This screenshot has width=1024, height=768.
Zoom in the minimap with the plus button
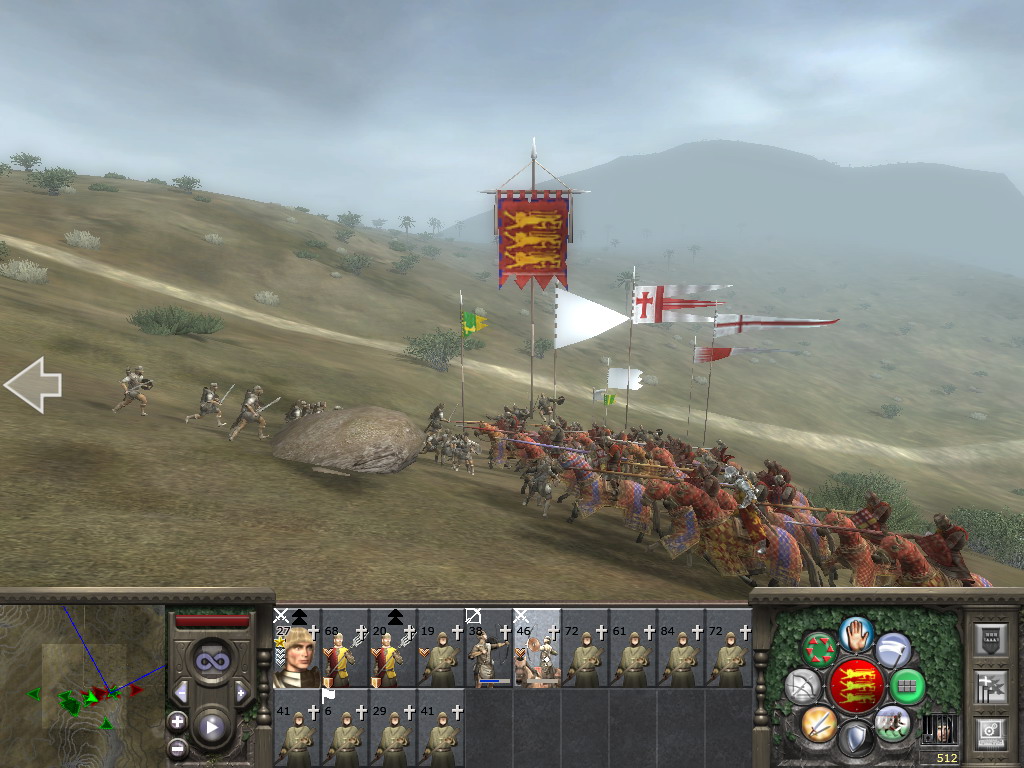(177, 721)
